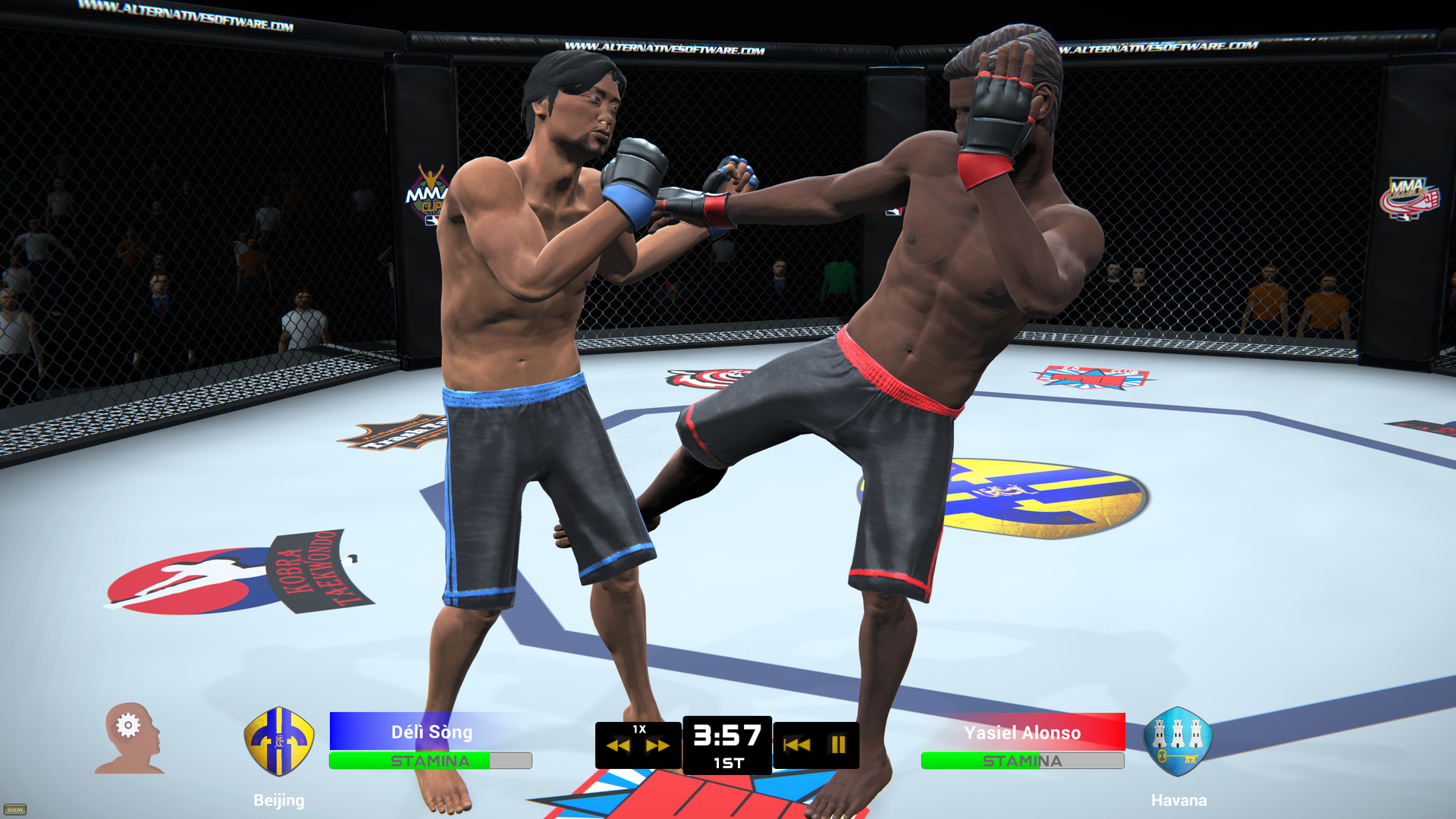Fast-forward the fight playback
This screenshot has height=819, width=1456.
[658, 745]
